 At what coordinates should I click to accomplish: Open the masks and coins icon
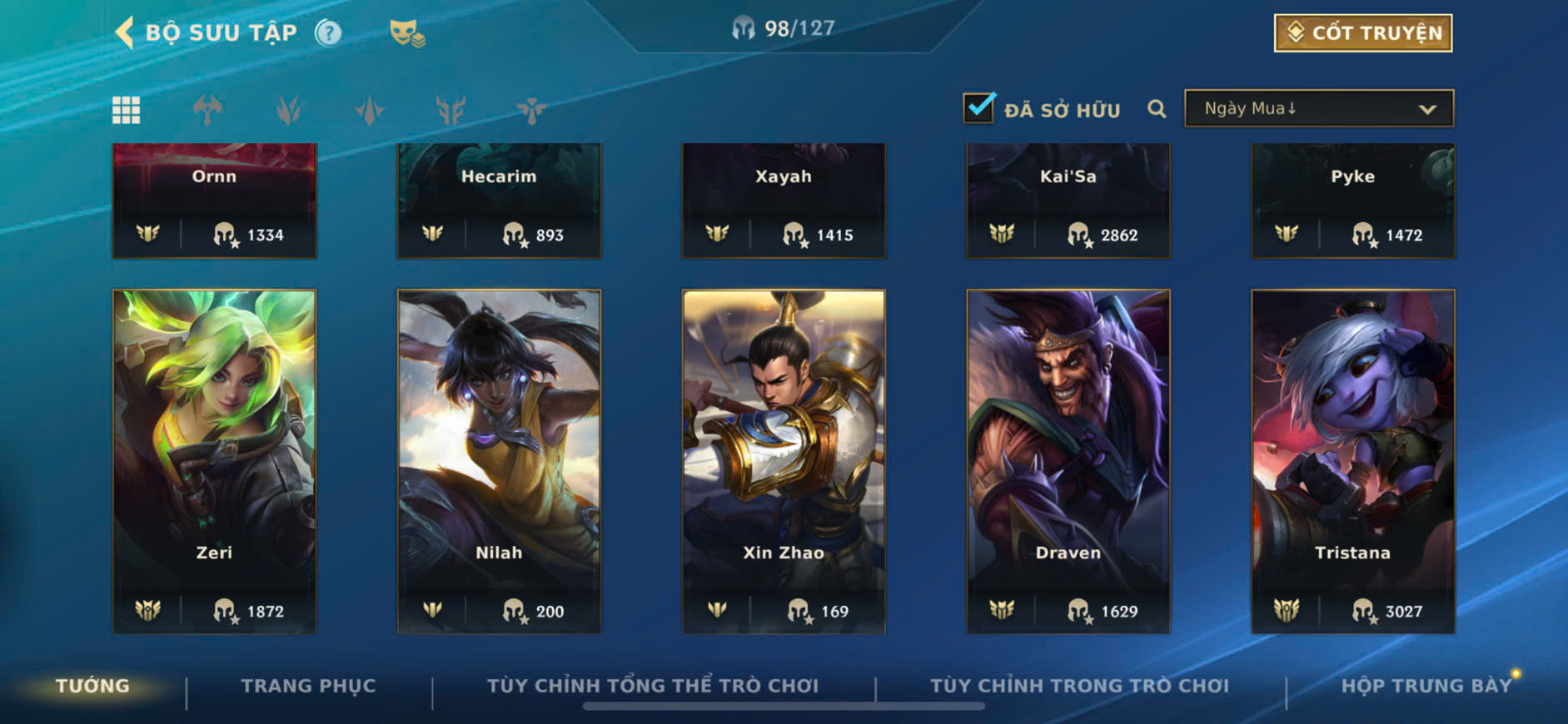tap(406, 34)
